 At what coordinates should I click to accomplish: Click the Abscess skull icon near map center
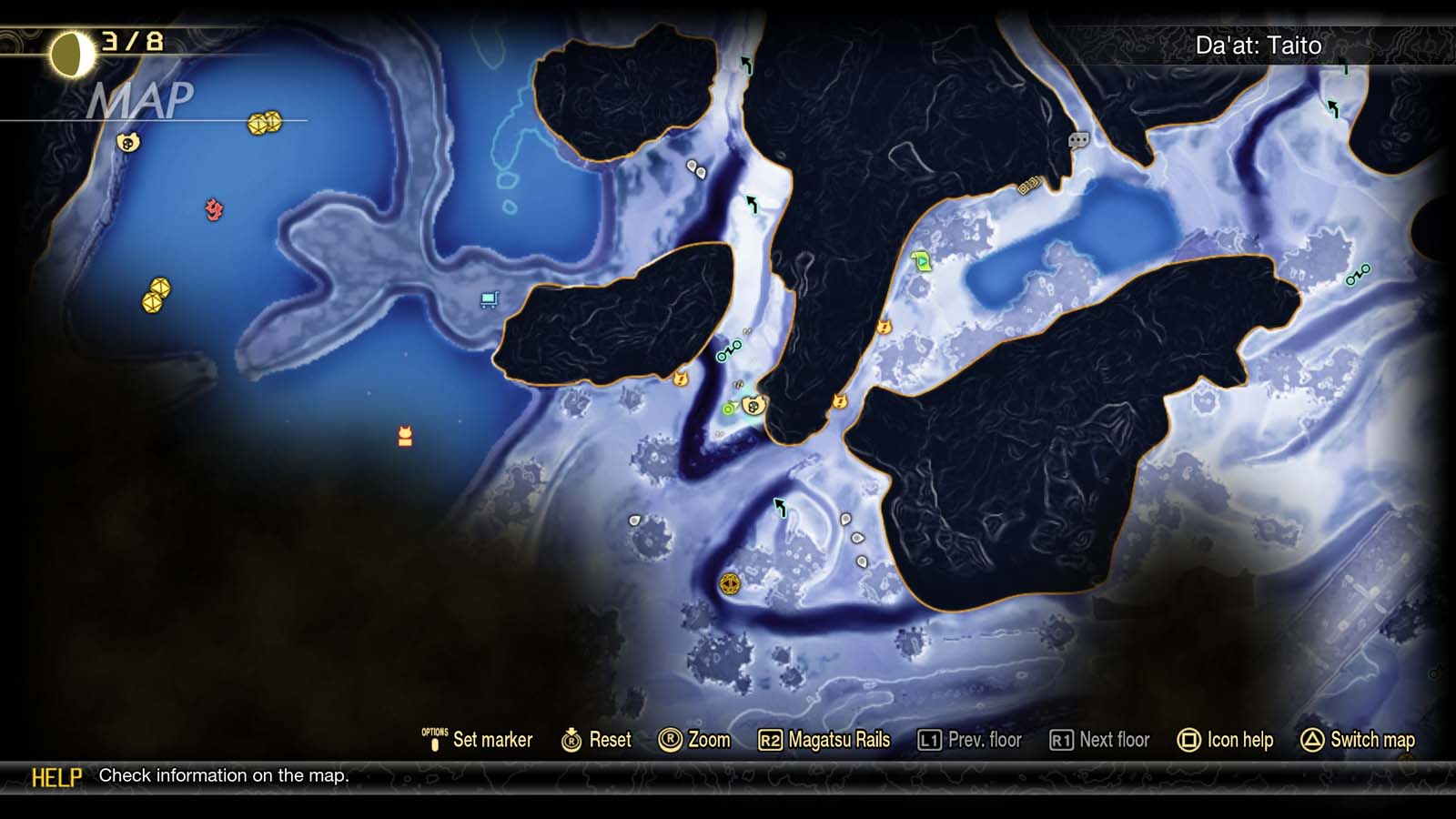click(756, 407)
